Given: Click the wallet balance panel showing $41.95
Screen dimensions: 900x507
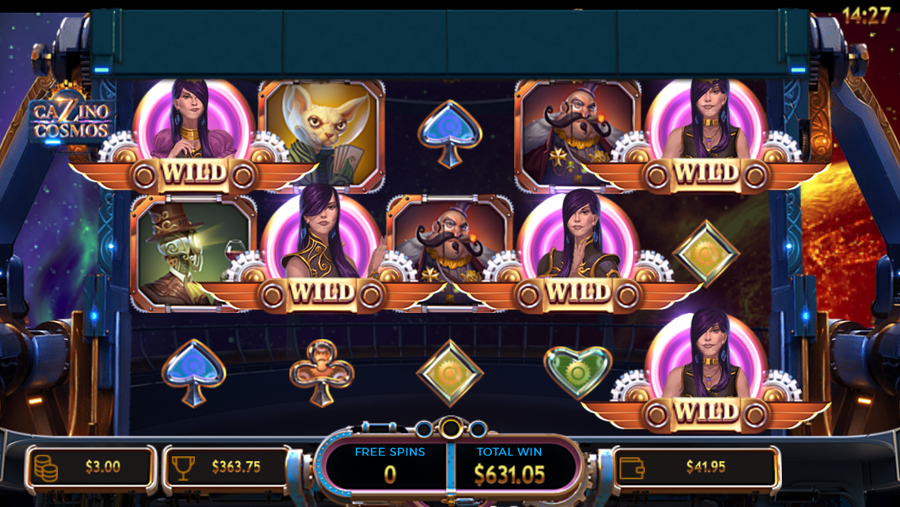Looking at the screenshot, I should coord(695,467).
